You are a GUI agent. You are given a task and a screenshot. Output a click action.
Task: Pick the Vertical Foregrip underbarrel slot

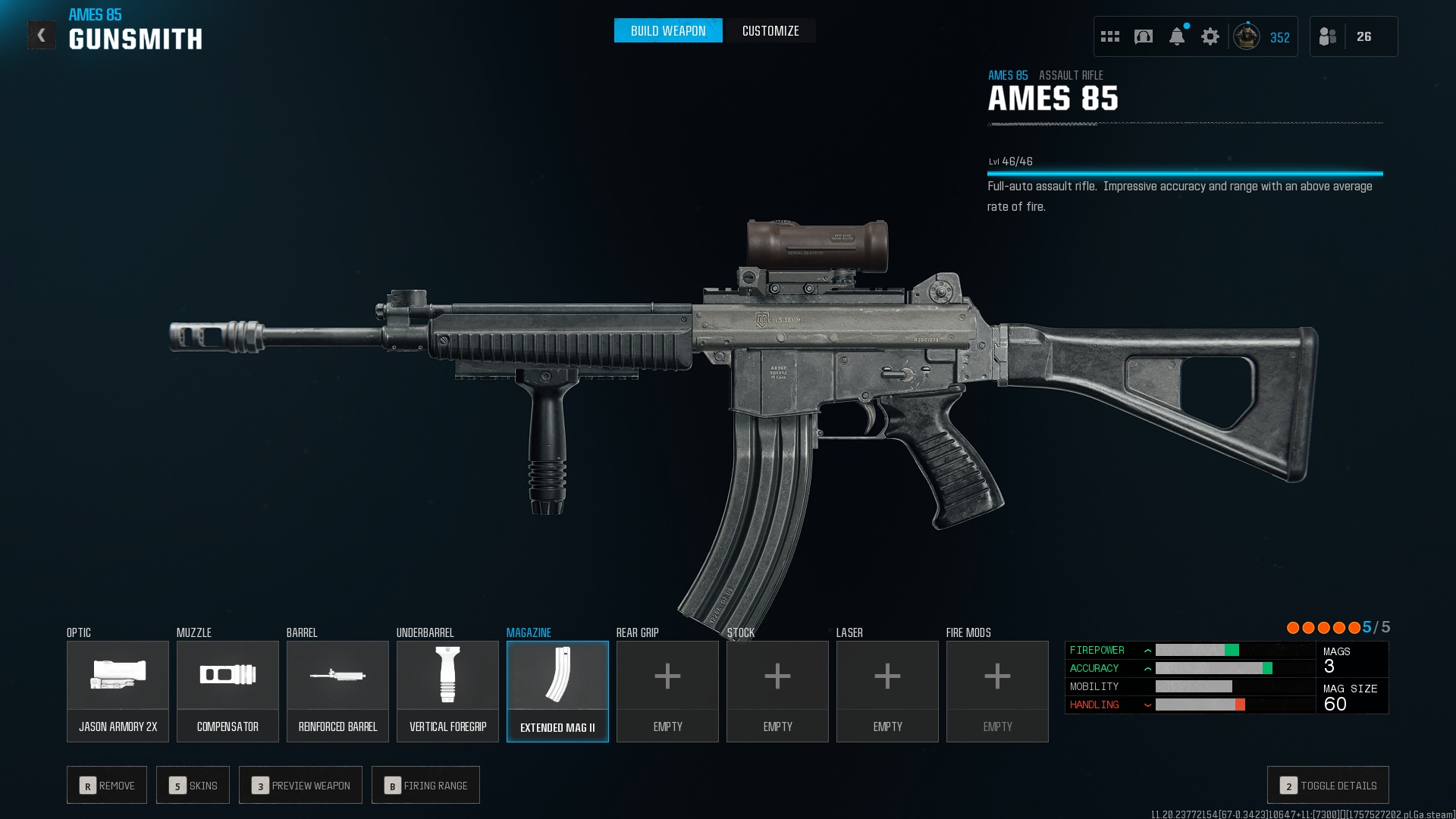coord(447,691)
